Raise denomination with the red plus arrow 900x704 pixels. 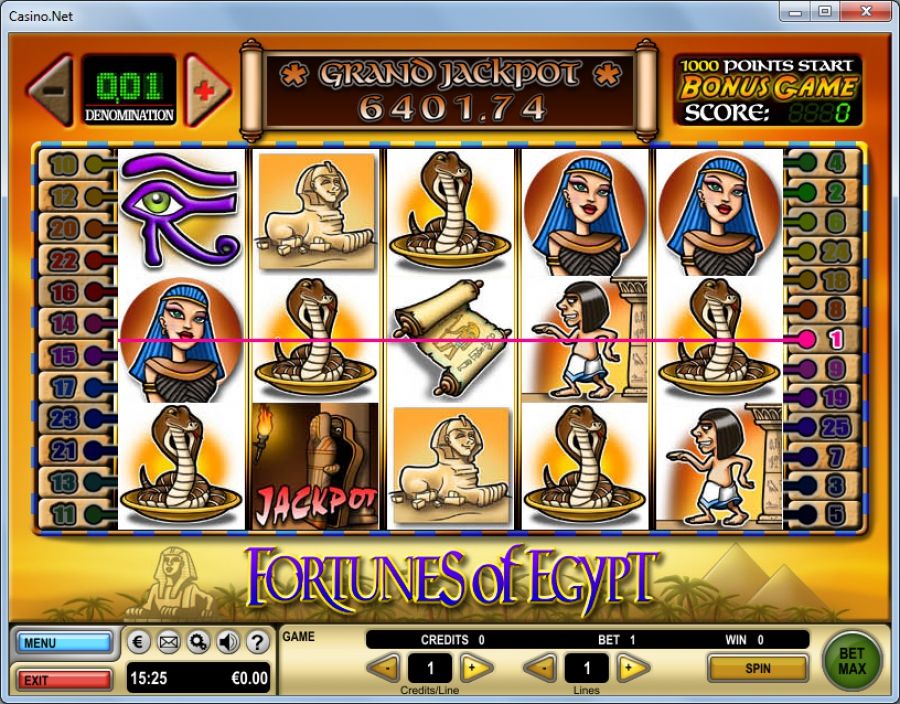tap(206, 90)
